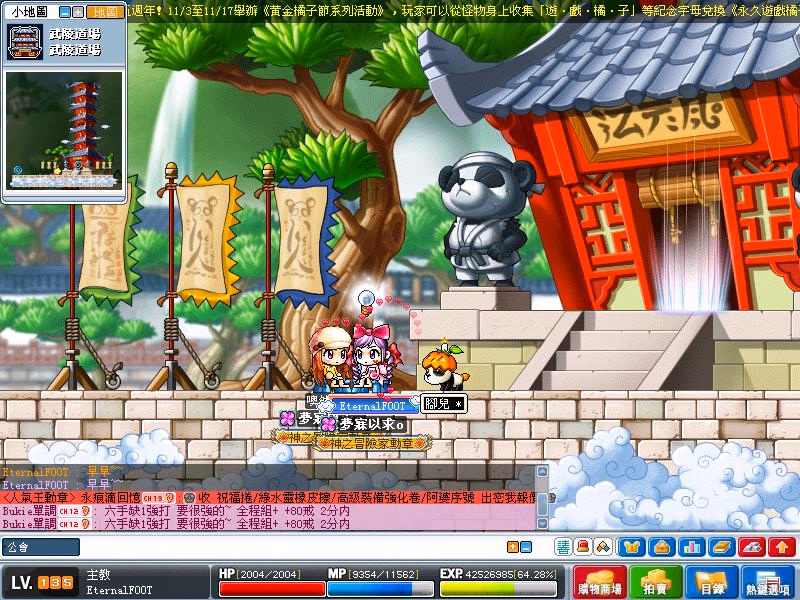Expand the chat log with orange arrow button
Viewport: 800px width, 600px height.
pos(512,547)
